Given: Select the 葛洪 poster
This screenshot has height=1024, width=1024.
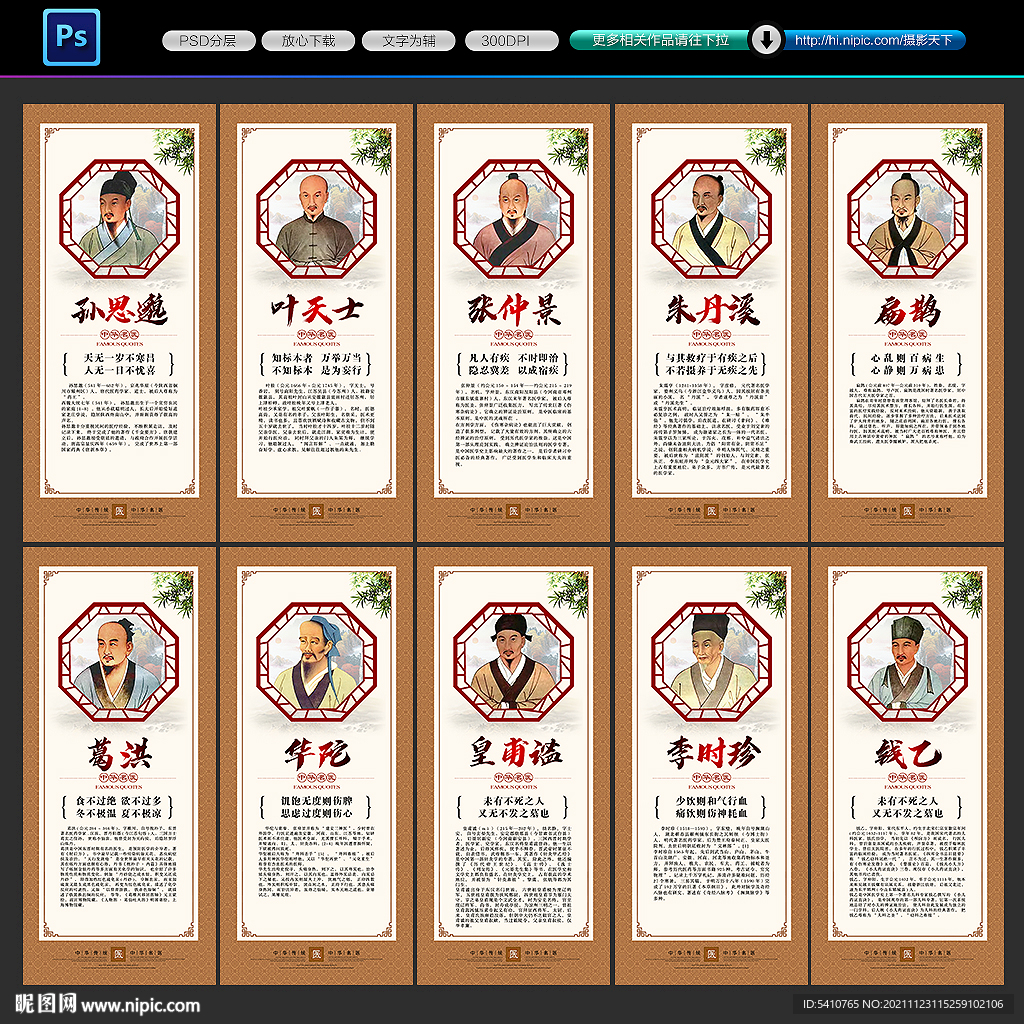Looking at the screenshot, I should pos(119,767).
